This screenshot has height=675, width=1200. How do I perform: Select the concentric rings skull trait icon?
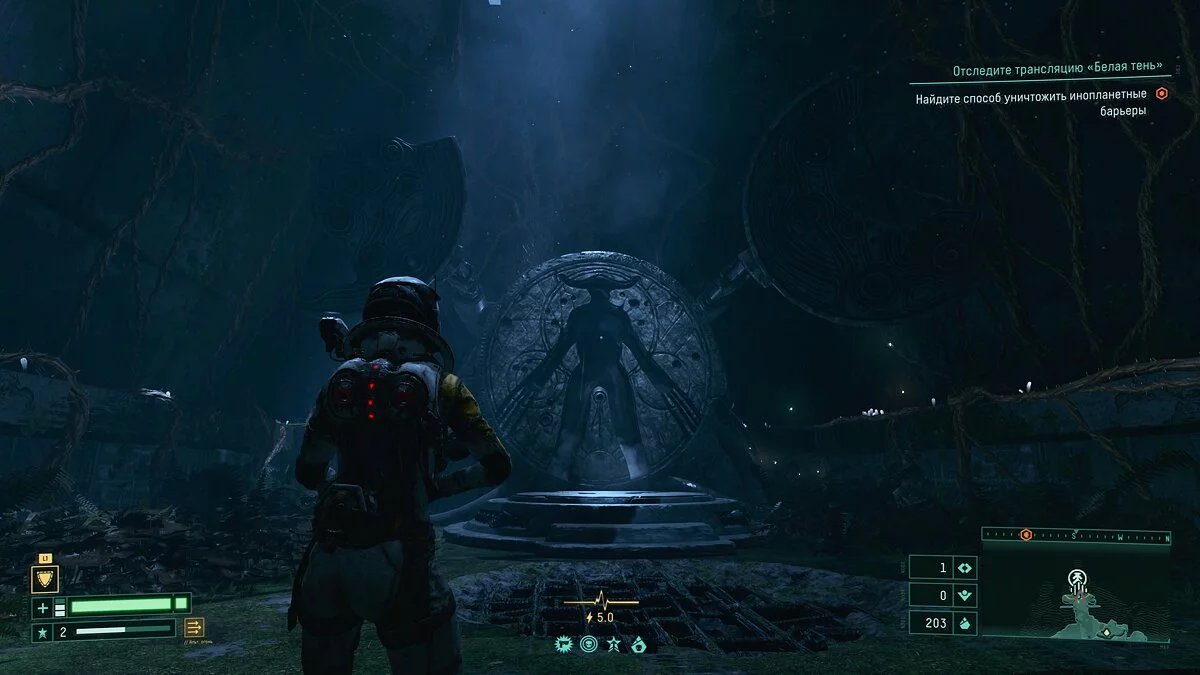coord(588,645)
